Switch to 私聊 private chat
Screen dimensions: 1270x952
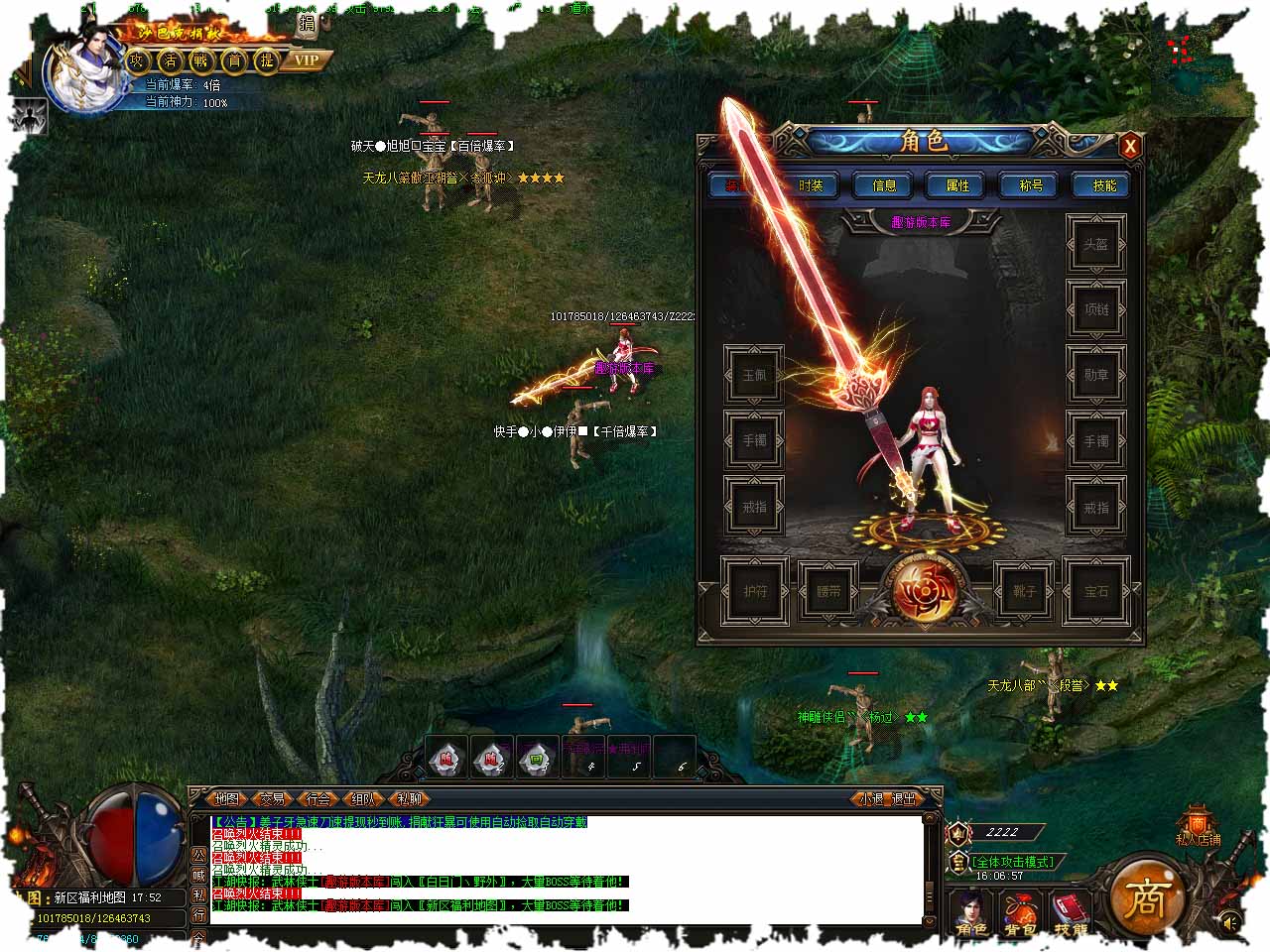(x=410, y=798)
